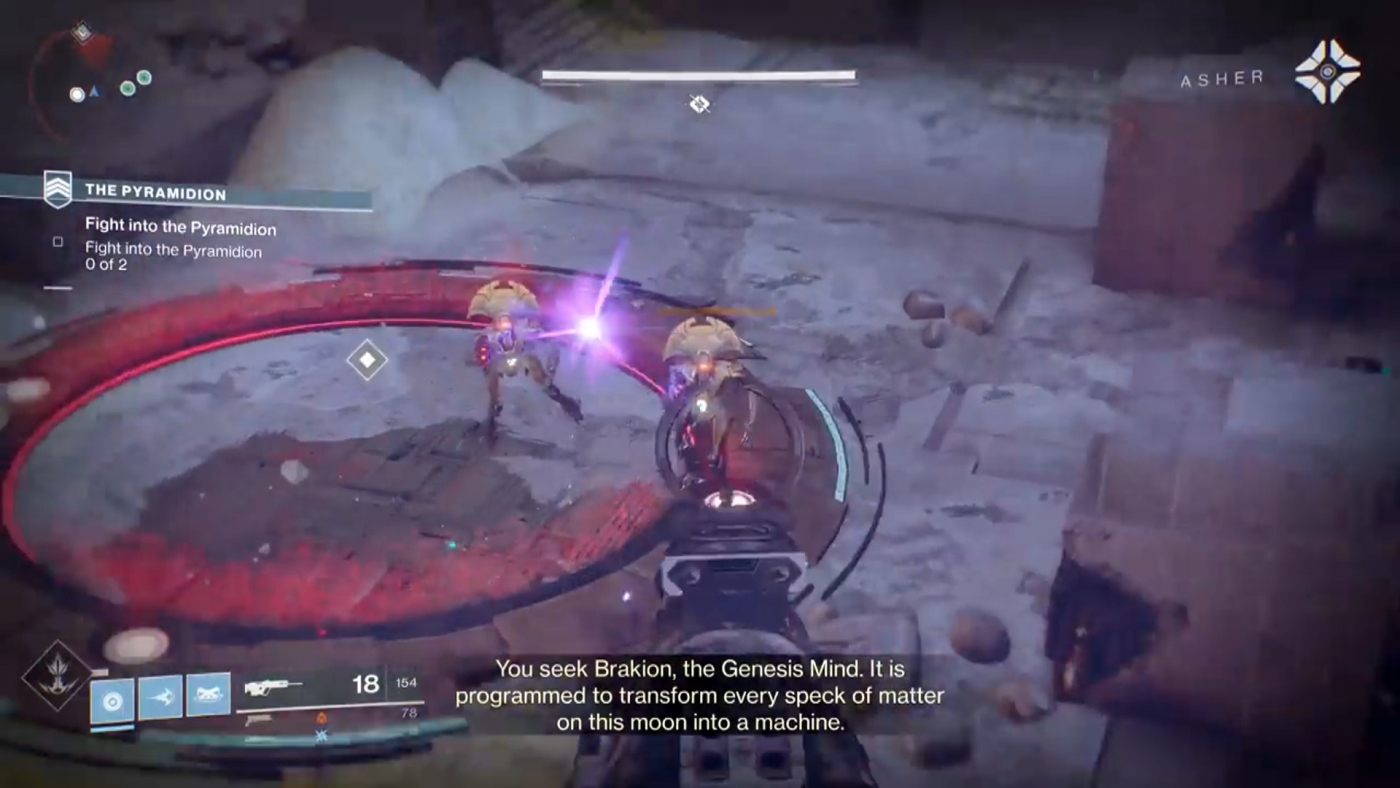The width and height of the screenshot is (1400, 788).
Task: Click the melee ability icon on the HUD
Action: pyautogui.click(x=158, y=699)
